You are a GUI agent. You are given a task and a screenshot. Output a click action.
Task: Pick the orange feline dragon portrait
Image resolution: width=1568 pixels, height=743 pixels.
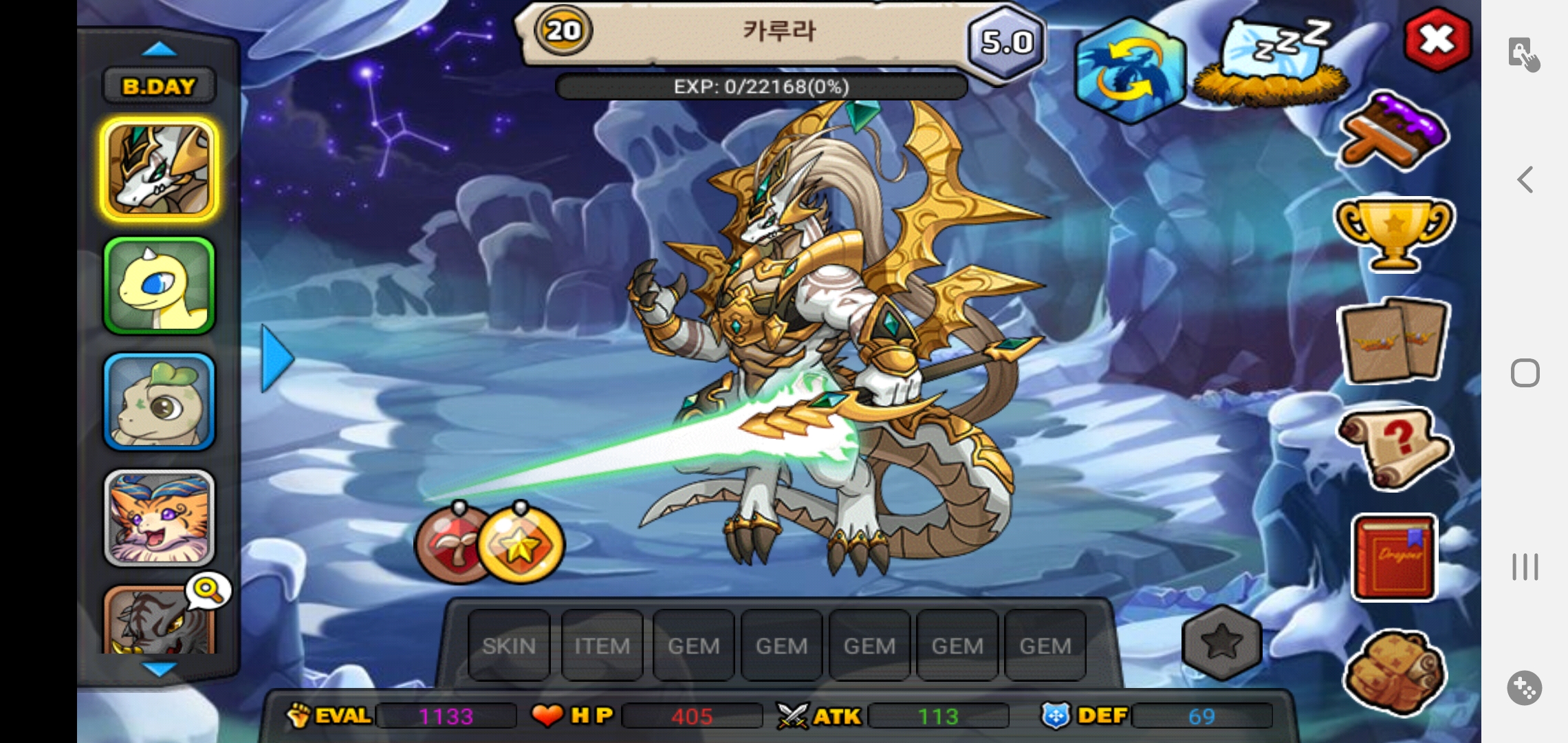159,518
